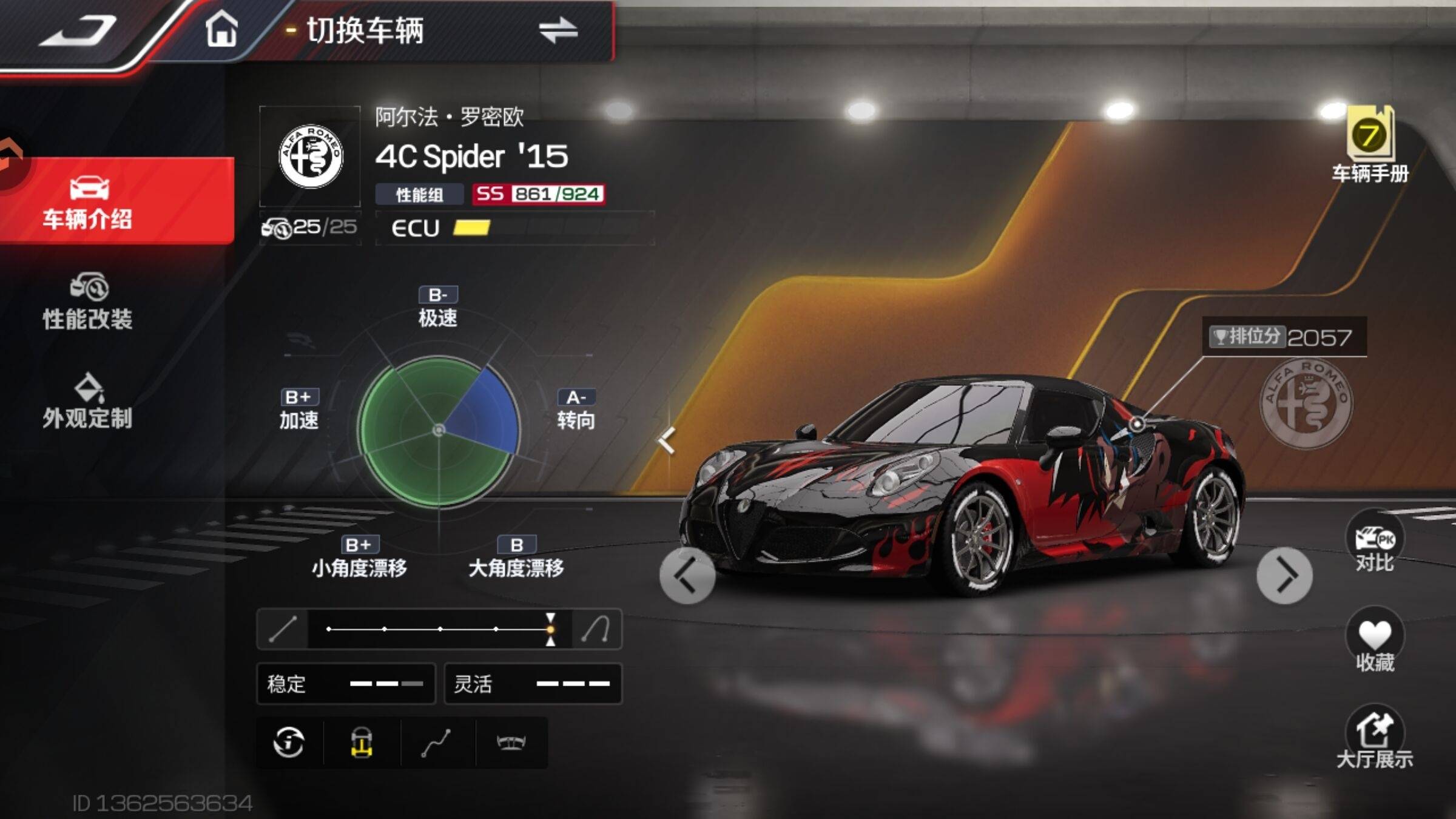Open the curve graph icon
This screenshot has width=1456, height=819.
pyautogui.click(x=436, y=743)
